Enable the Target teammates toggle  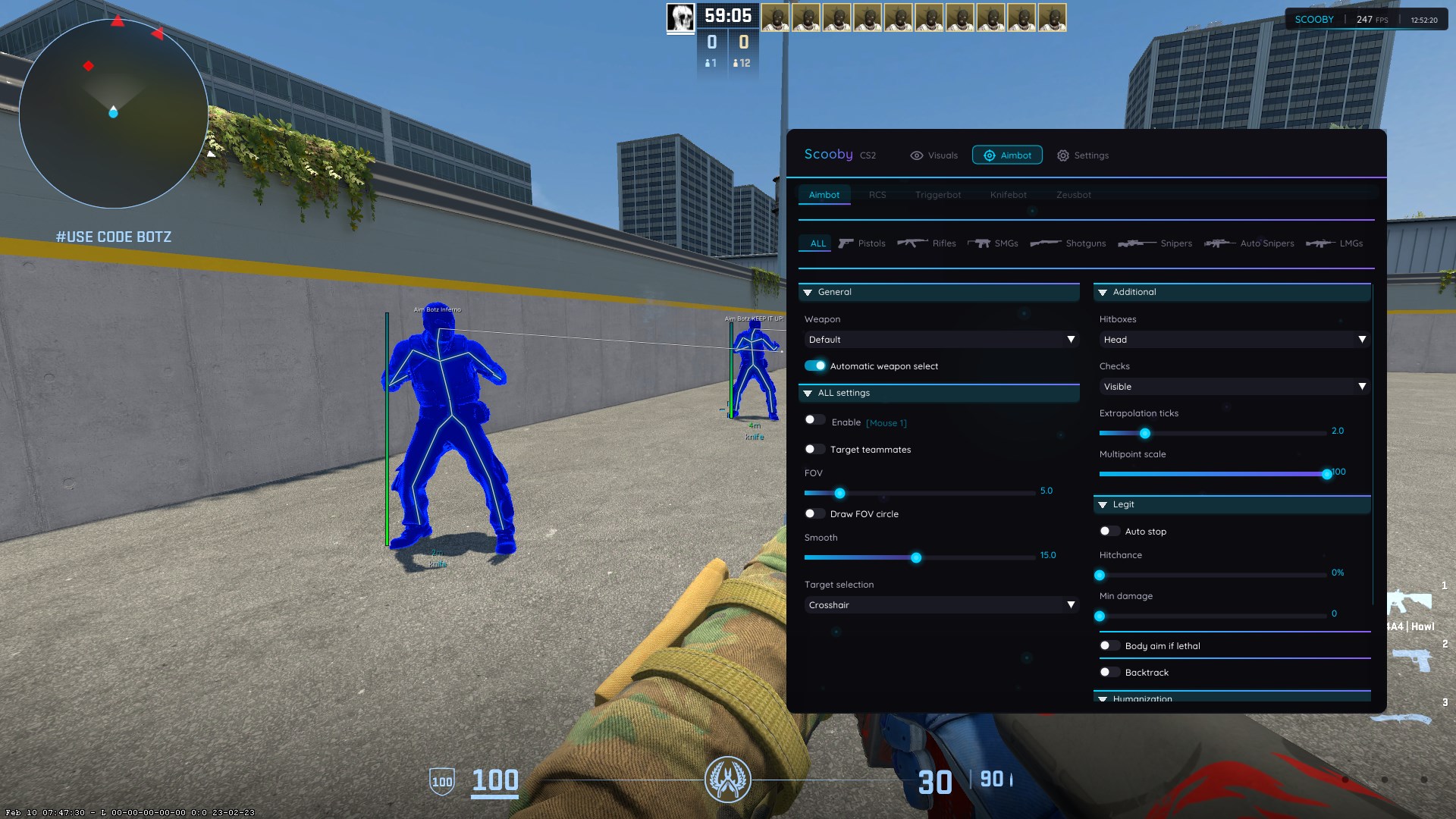(815, 449)
